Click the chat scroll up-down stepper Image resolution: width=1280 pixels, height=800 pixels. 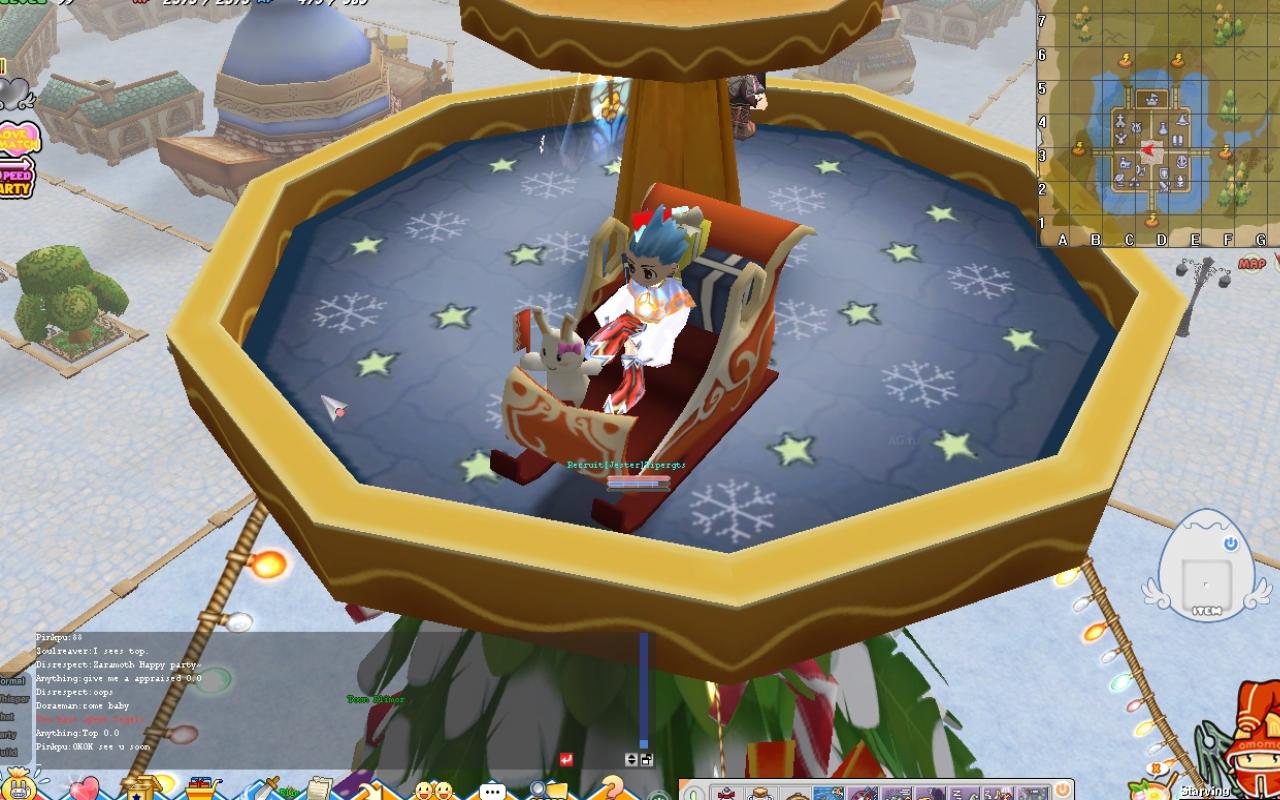point(631,760)
